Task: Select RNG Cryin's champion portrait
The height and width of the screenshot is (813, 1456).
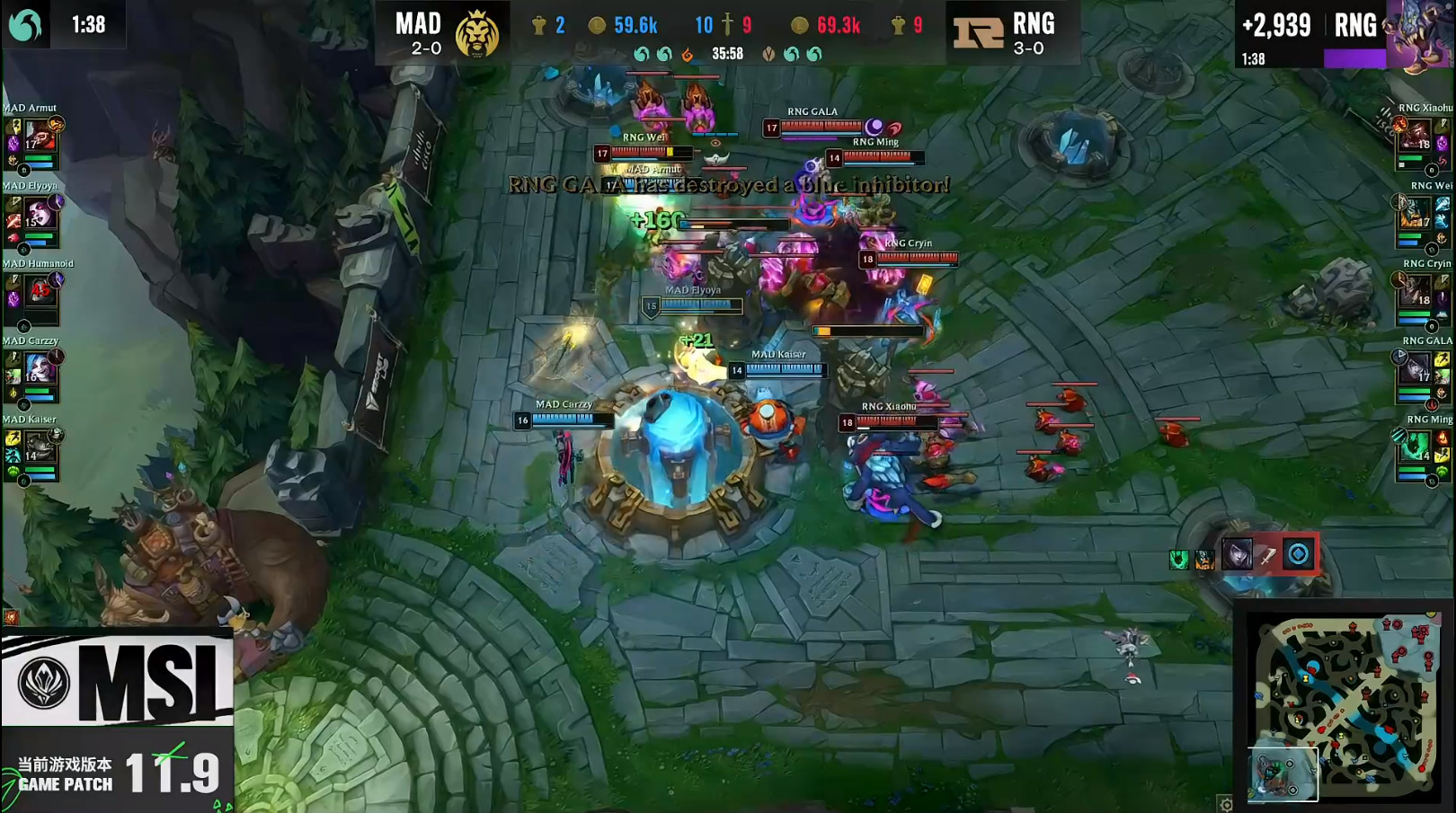Action: click(x=1416, y=292)
